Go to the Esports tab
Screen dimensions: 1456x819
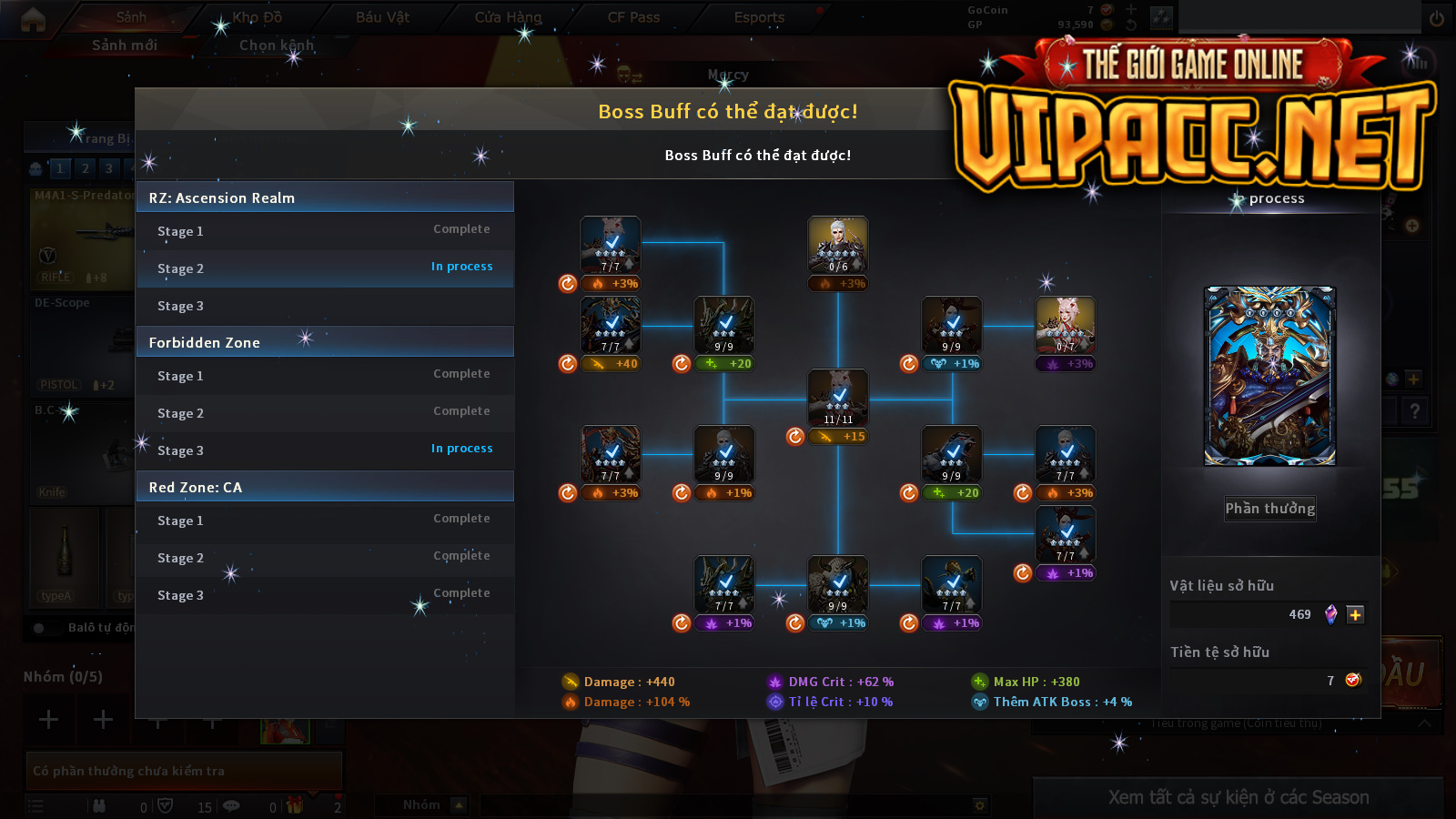point(759,17)
